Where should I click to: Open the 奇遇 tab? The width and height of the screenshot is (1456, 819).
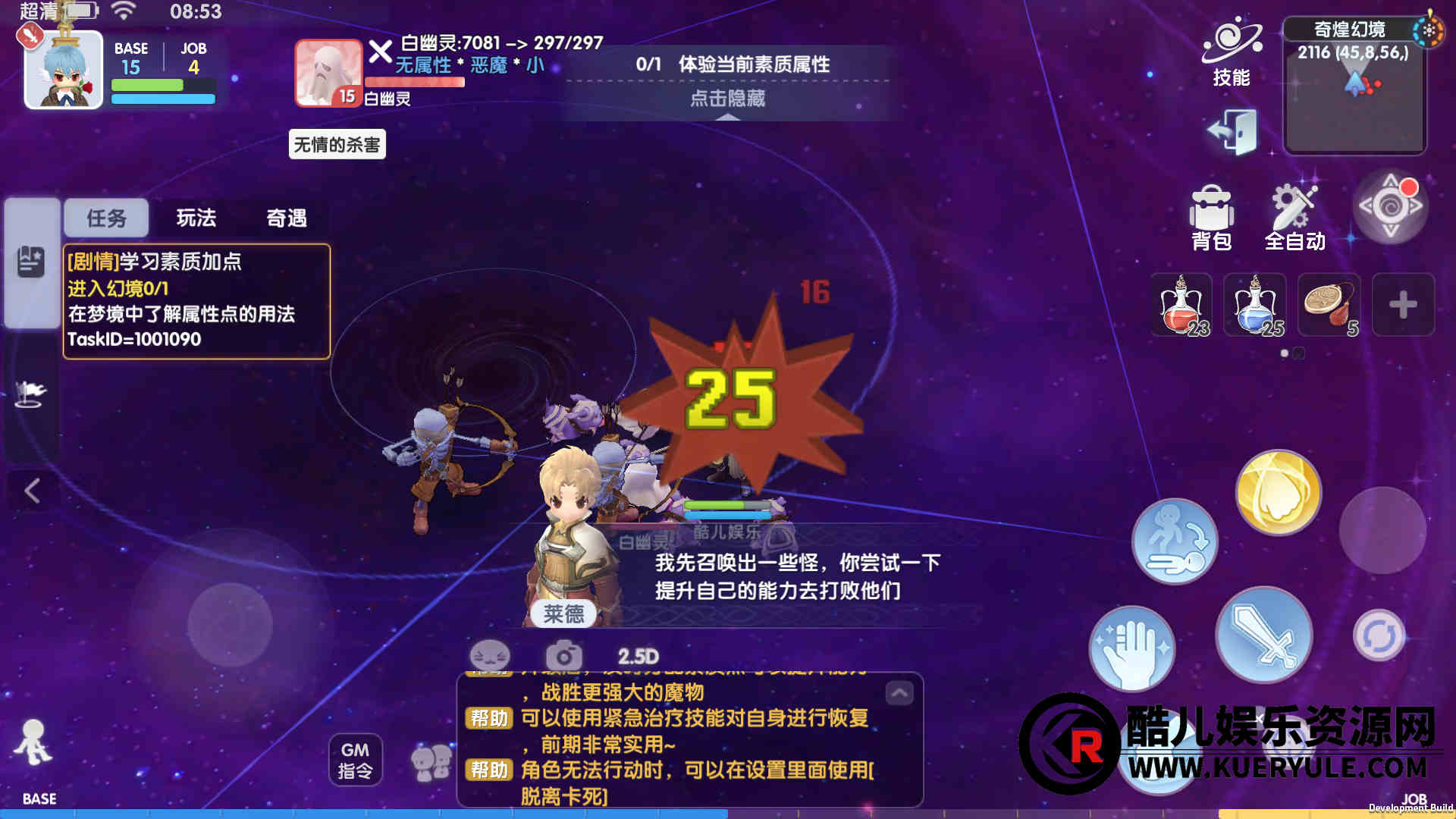coord(287,218)
